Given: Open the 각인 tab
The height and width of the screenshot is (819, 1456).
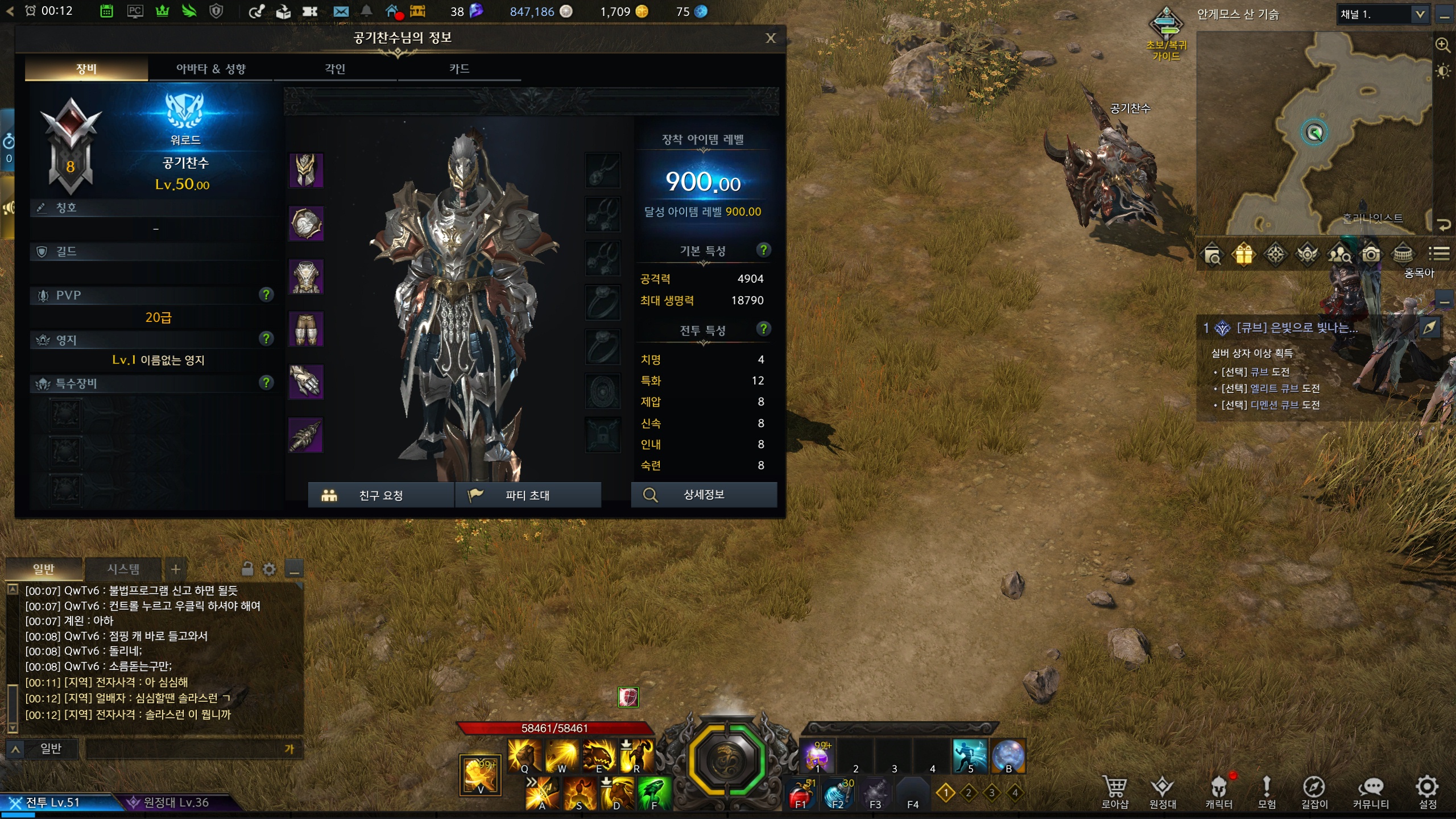Looking at the screenshot, I should coord(335,69).
